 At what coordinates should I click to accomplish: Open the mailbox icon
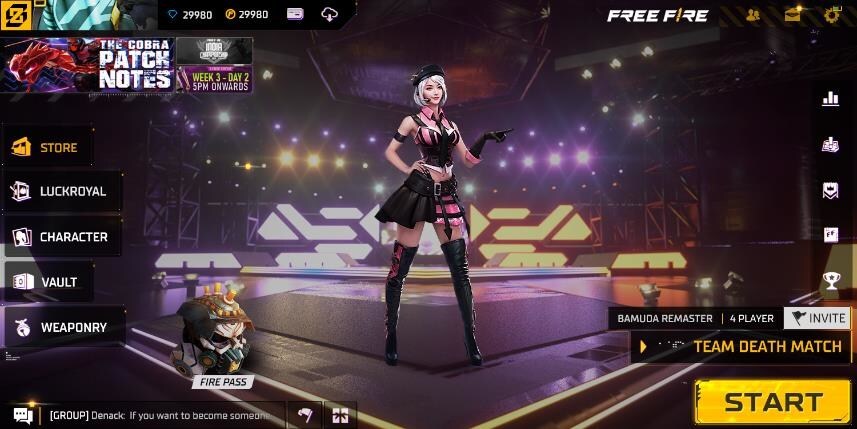click(x=793, y=15)
